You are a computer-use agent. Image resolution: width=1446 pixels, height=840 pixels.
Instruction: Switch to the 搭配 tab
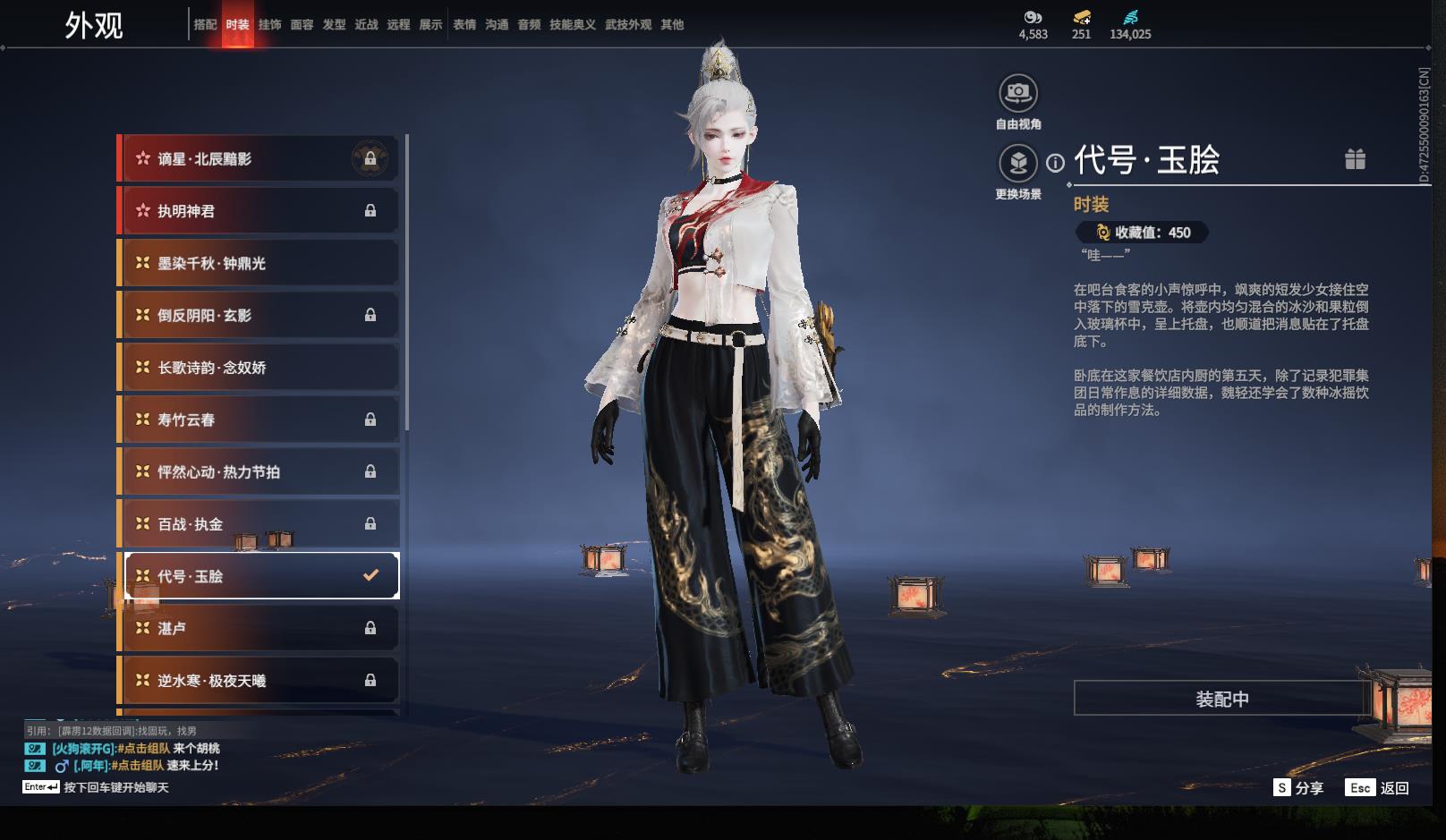pos(205,25)
